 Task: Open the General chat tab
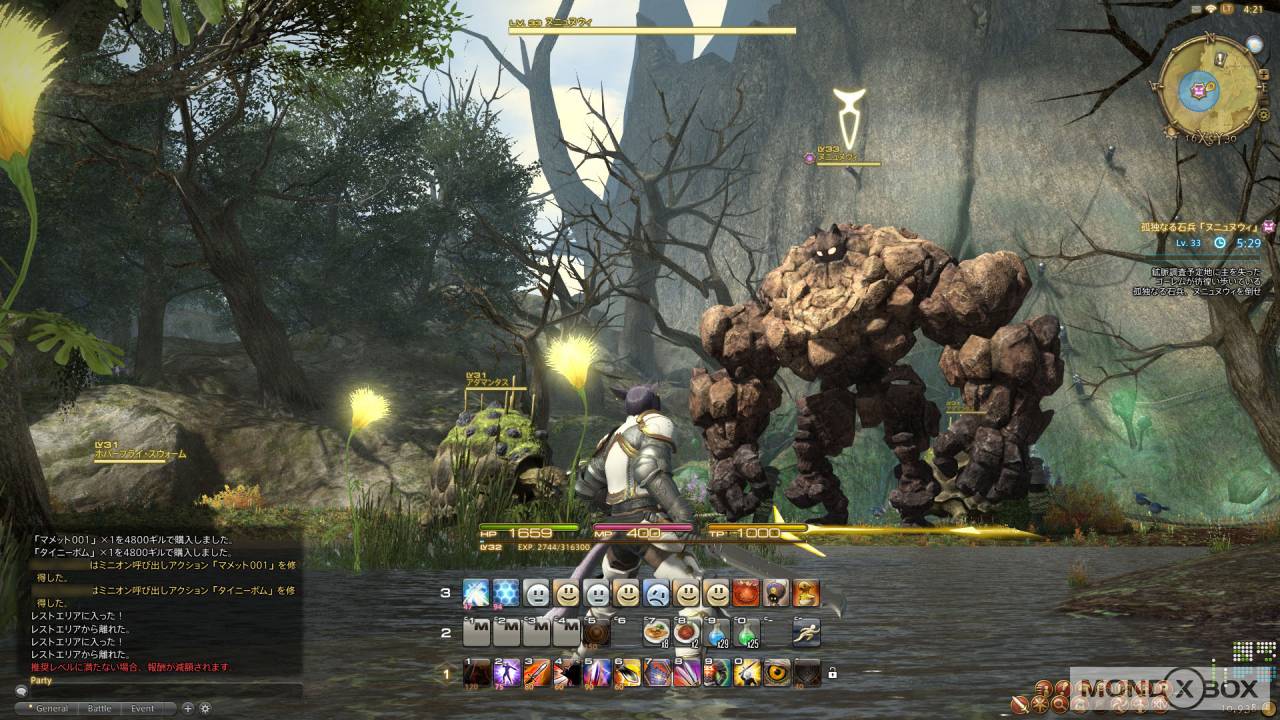pyautogui.click(x=51, y=708)
